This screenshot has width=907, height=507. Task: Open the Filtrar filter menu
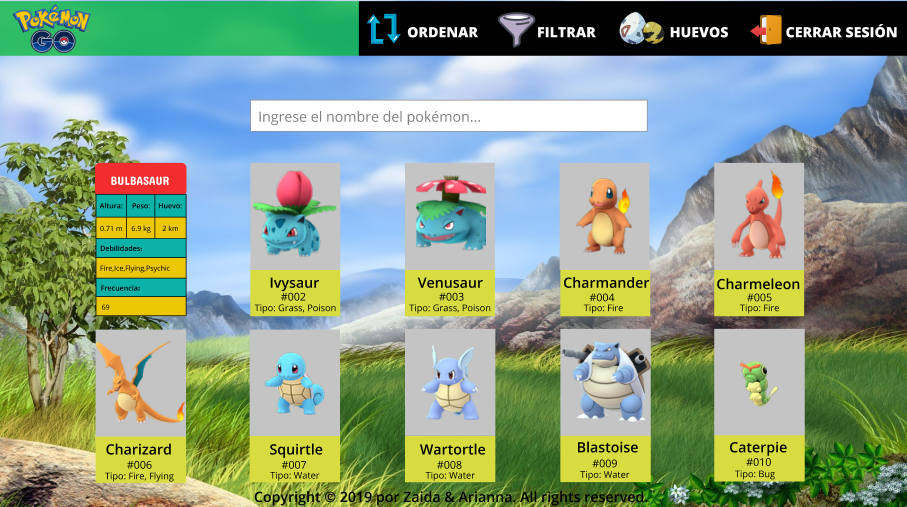547,31
